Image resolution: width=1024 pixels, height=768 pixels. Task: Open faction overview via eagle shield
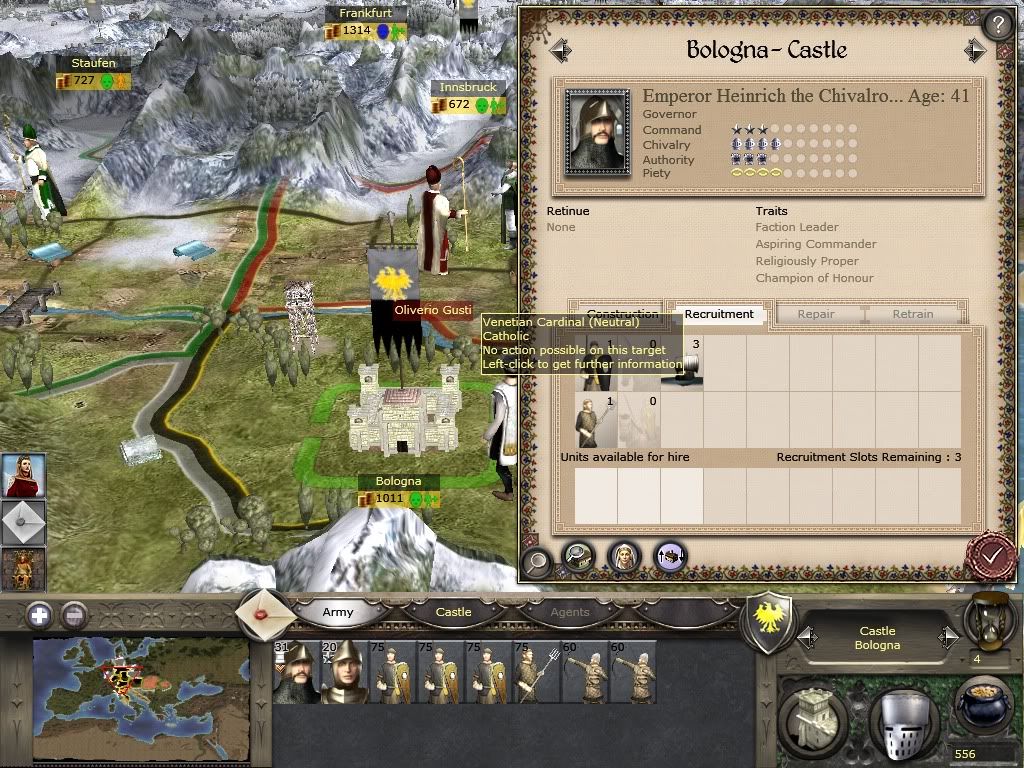click(x=769, y=621)
